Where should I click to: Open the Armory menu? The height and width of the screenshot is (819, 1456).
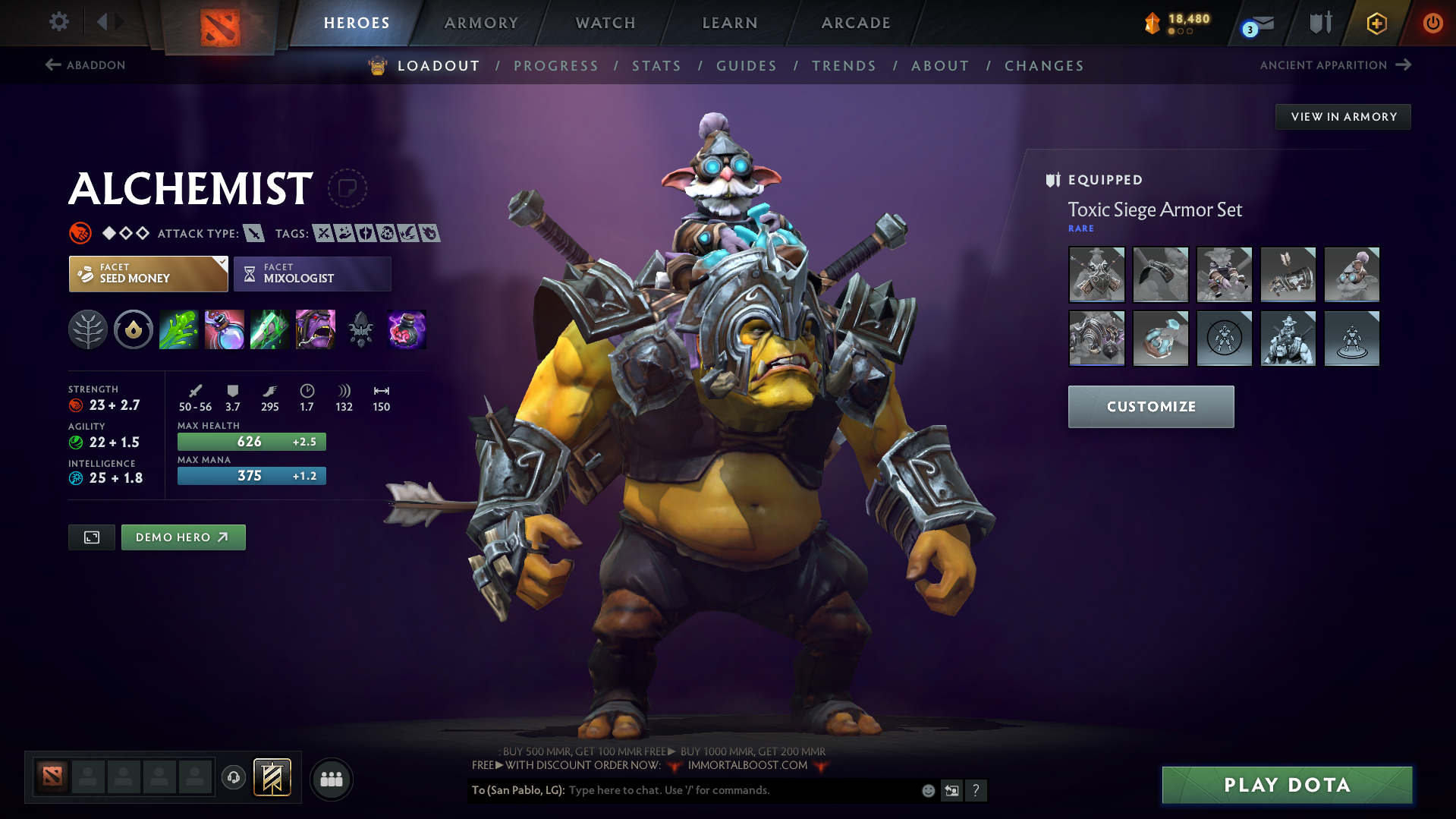(x=481, y=22)
